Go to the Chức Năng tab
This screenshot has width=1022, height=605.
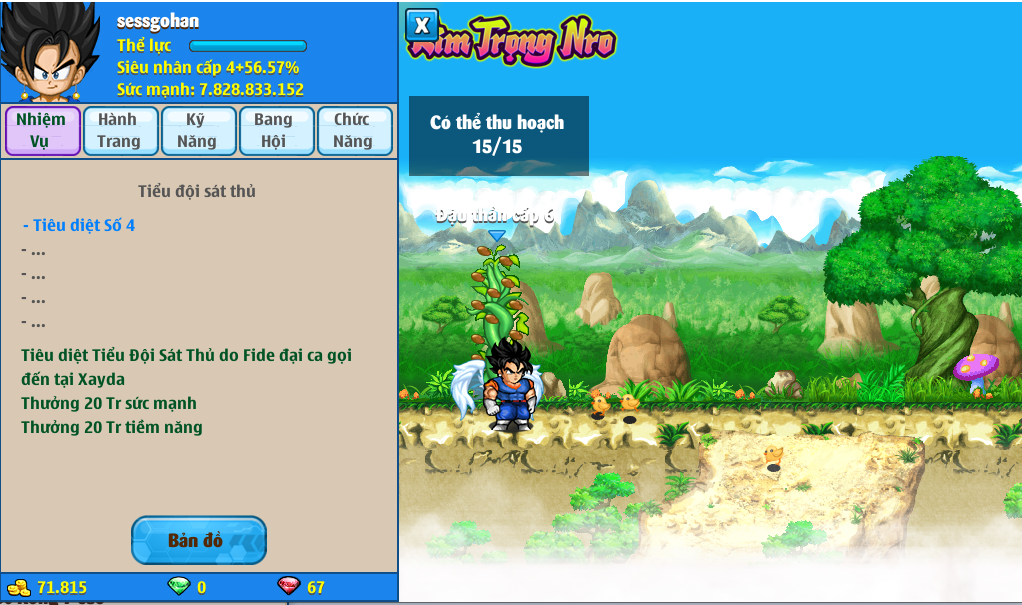tap(353, 131)
